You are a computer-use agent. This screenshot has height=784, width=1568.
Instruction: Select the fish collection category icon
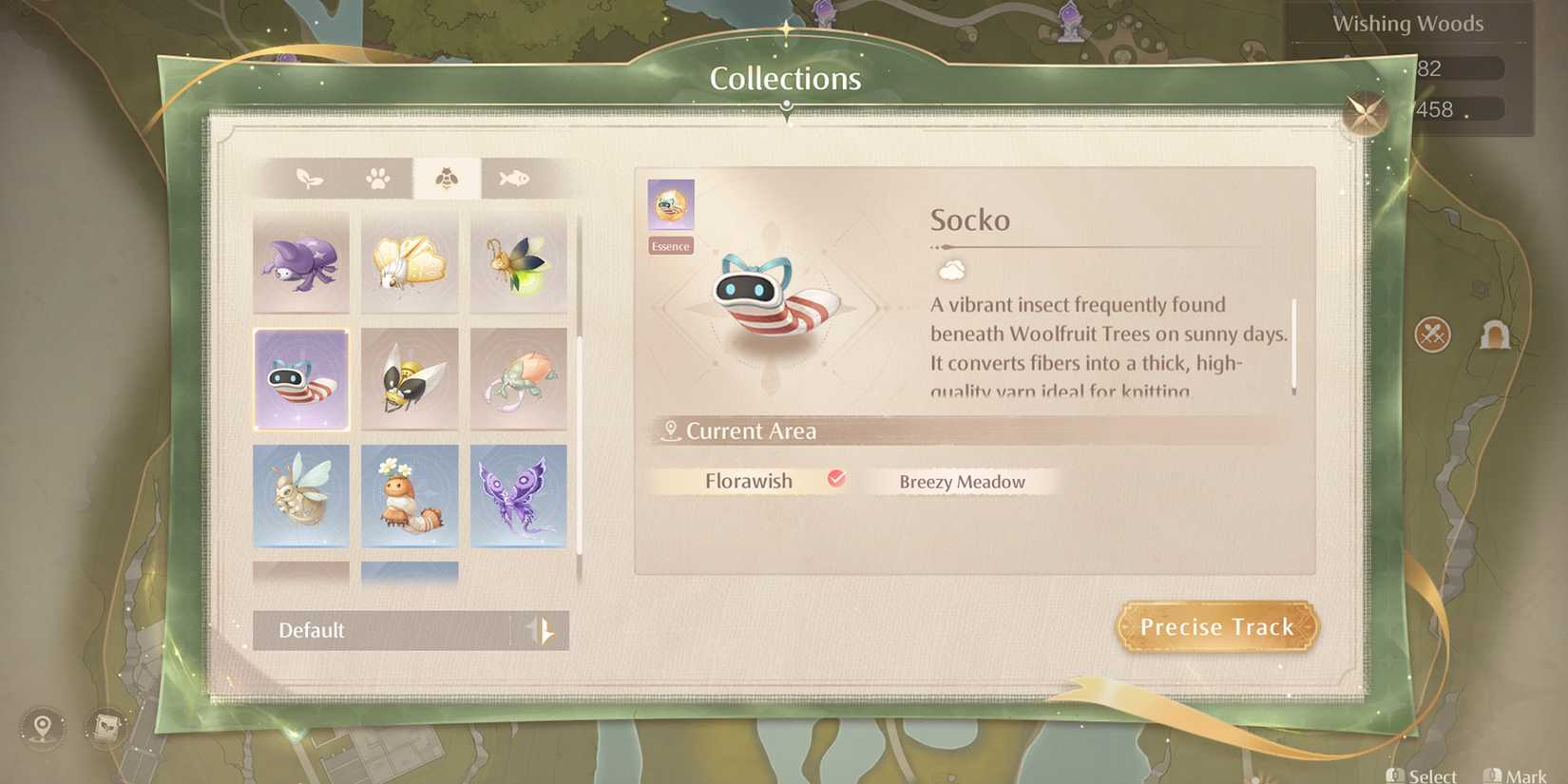[x=511, y=177]
